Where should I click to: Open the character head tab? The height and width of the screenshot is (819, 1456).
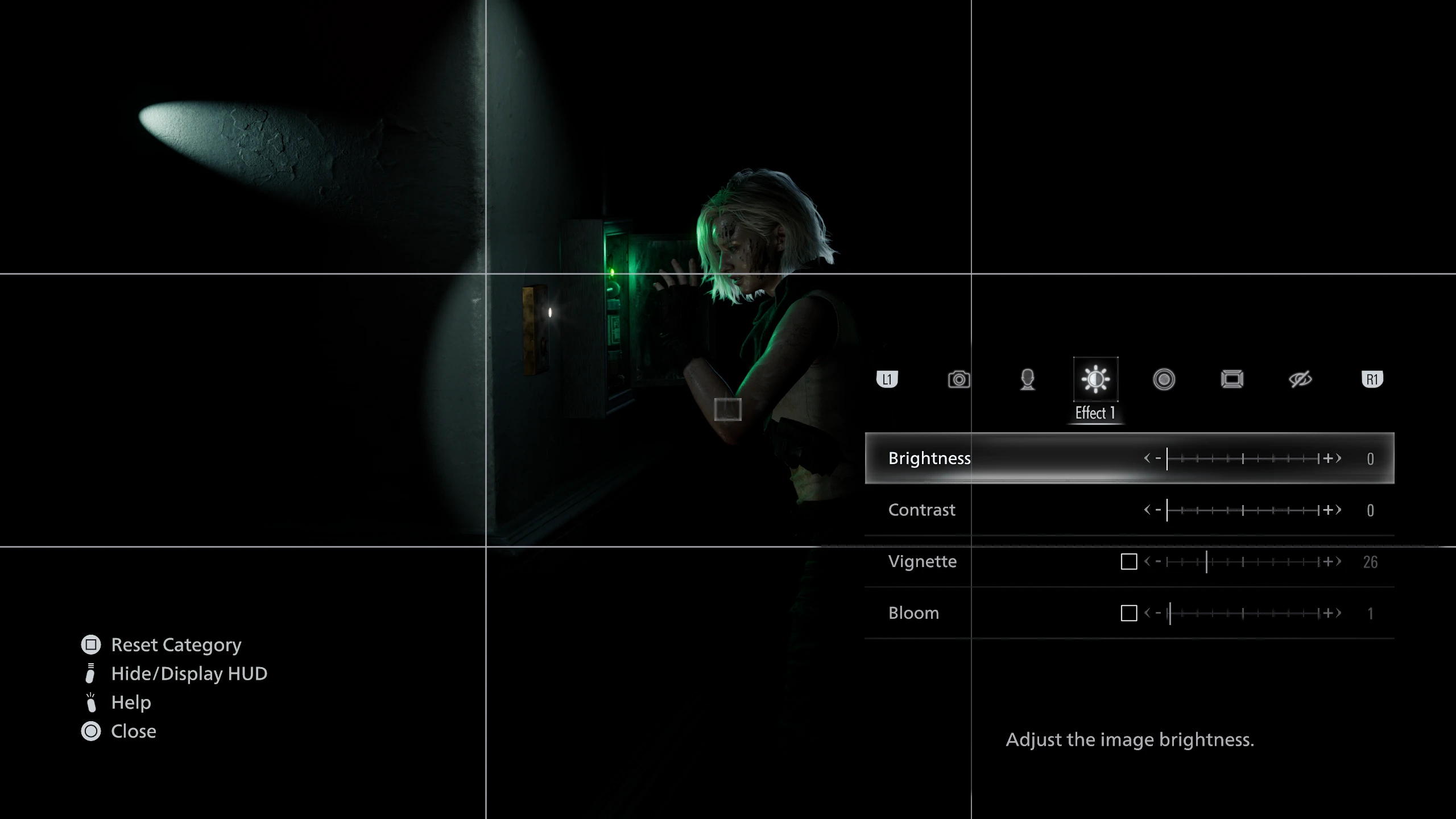[1027, 379]
